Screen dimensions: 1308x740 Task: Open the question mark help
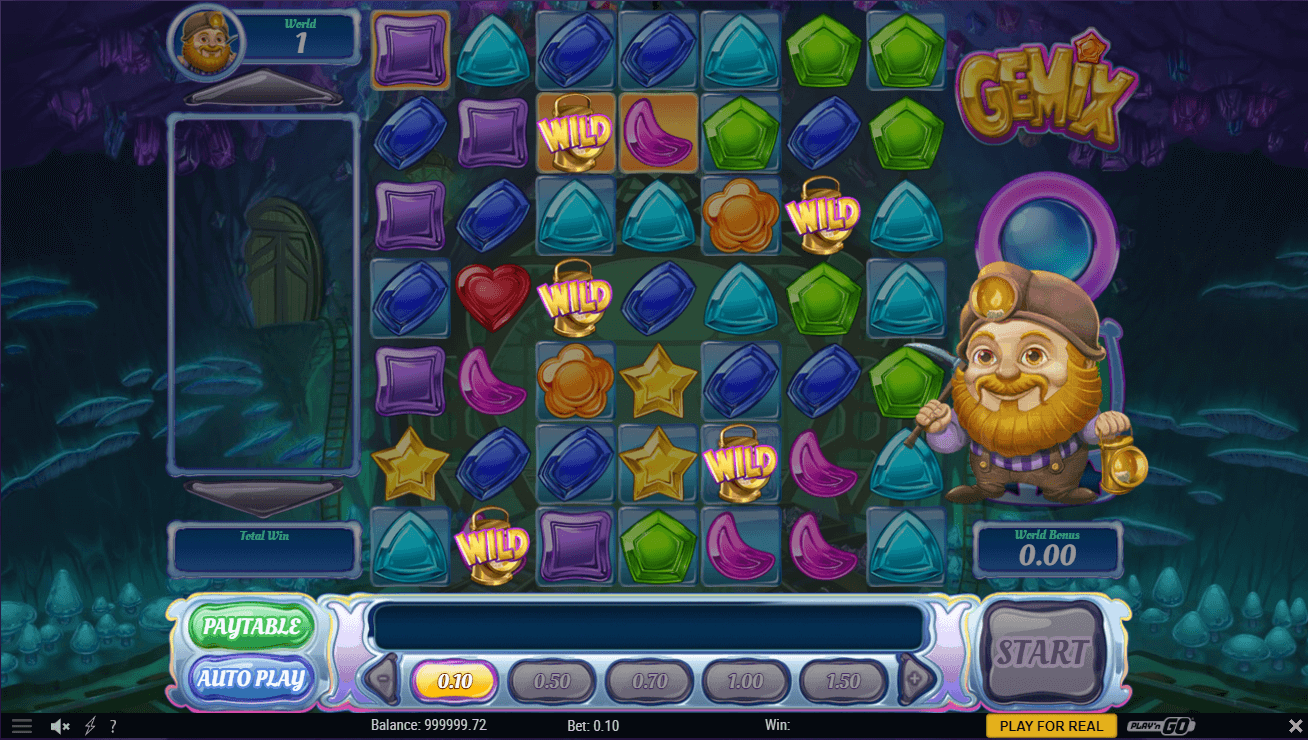pos(113,726)
